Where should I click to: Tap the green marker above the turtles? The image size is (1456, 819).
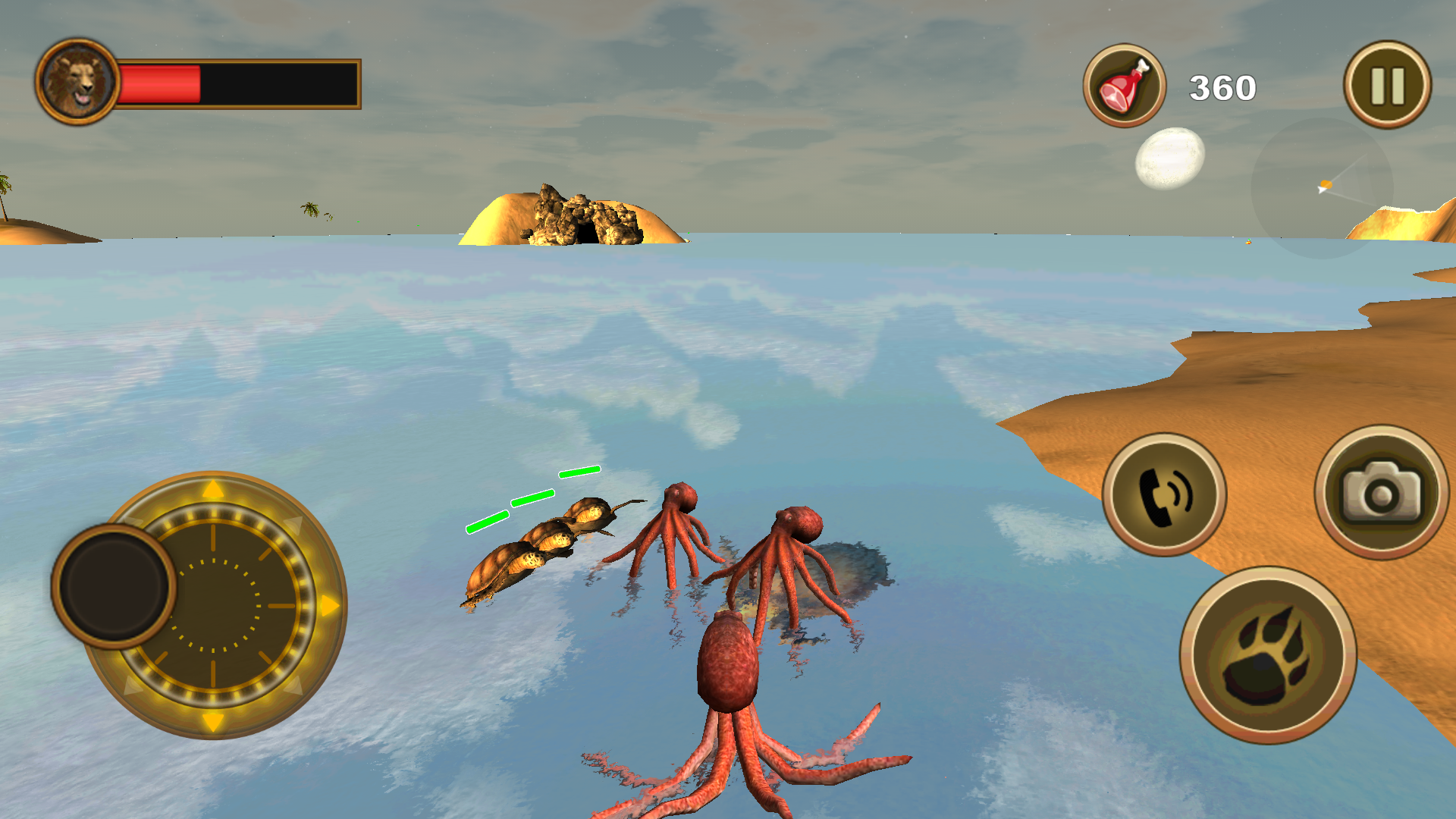pyautogui.click(x=531, y=497)
